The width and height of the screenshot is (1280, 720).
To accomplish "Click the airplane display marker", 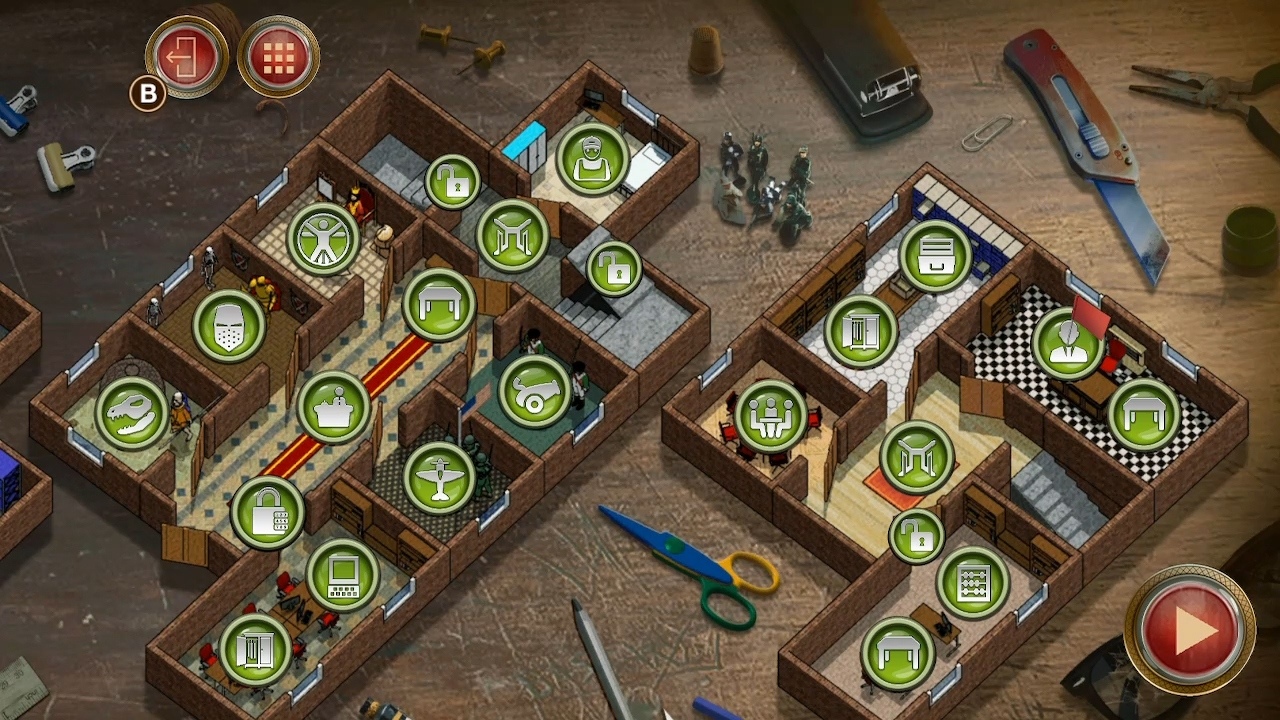I will [x=438, y=478].
